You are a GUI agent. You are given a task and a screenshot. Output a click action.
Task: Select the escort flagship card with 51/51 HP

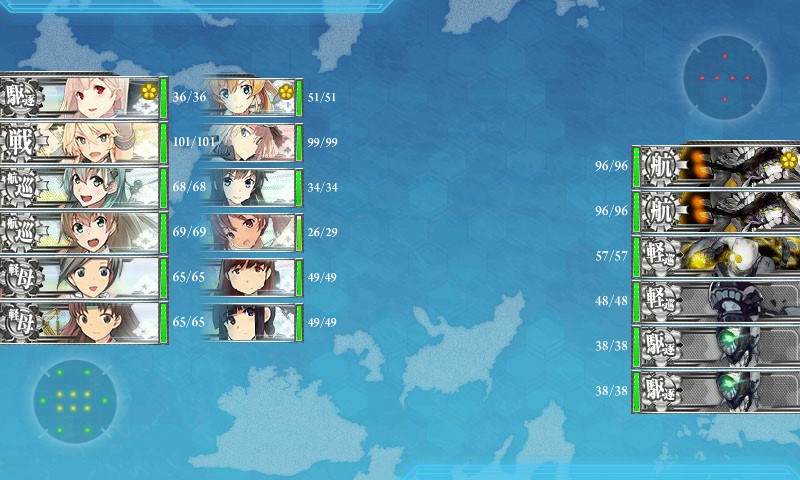click(x=250, y=97)
